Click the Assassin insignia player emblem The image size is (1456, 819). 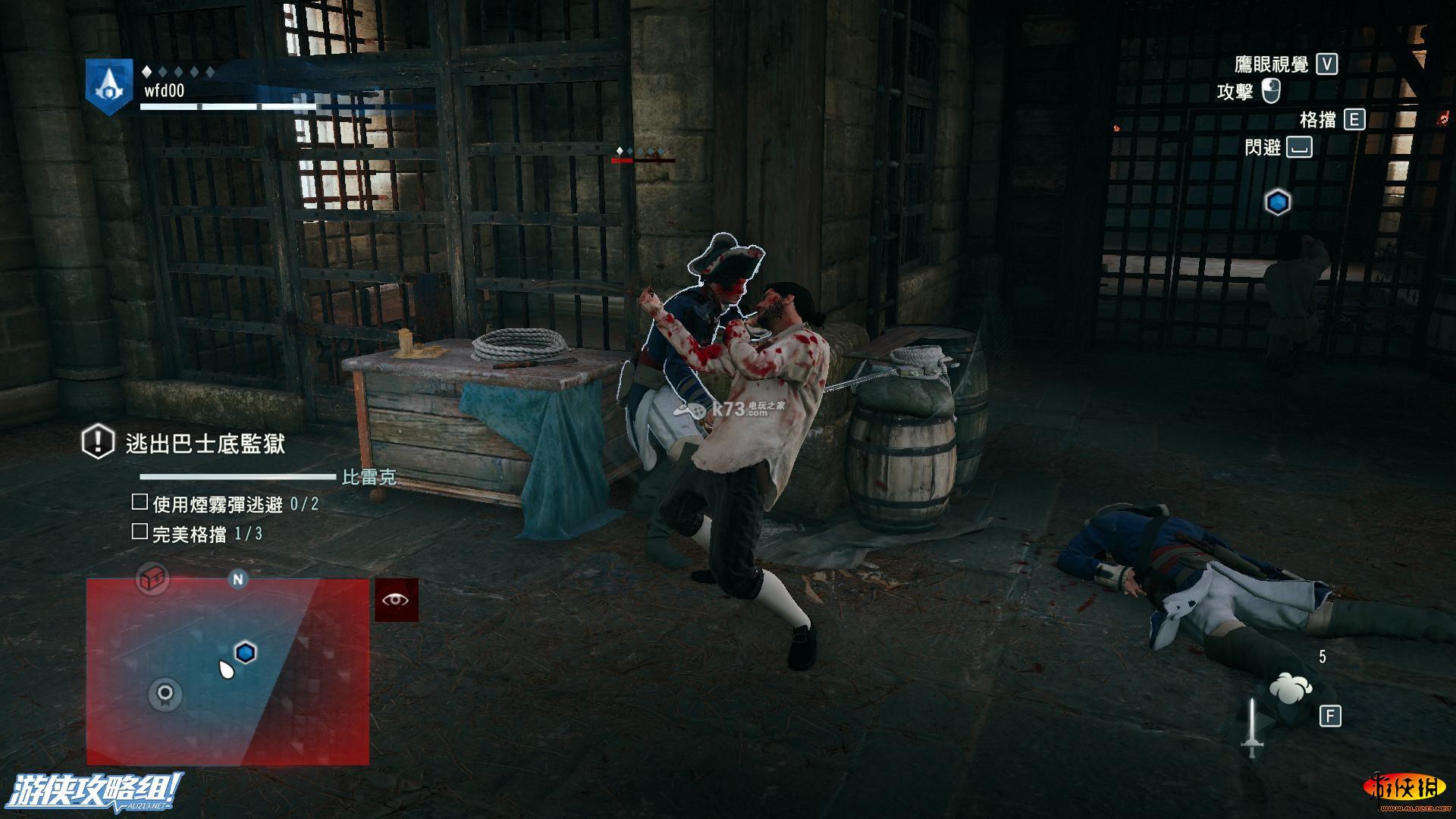(x=108, y=86)
